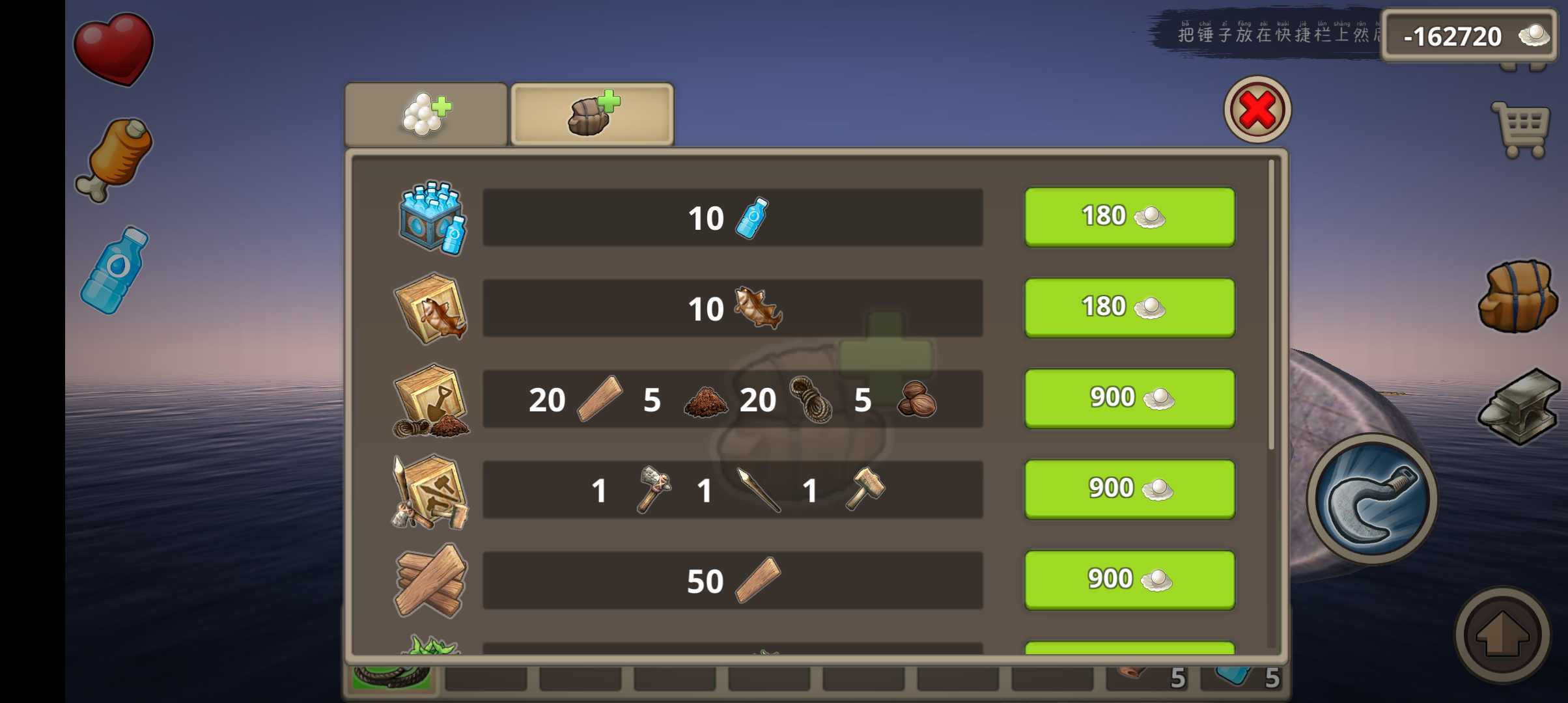Close the shop panel with the red X

1257,109
